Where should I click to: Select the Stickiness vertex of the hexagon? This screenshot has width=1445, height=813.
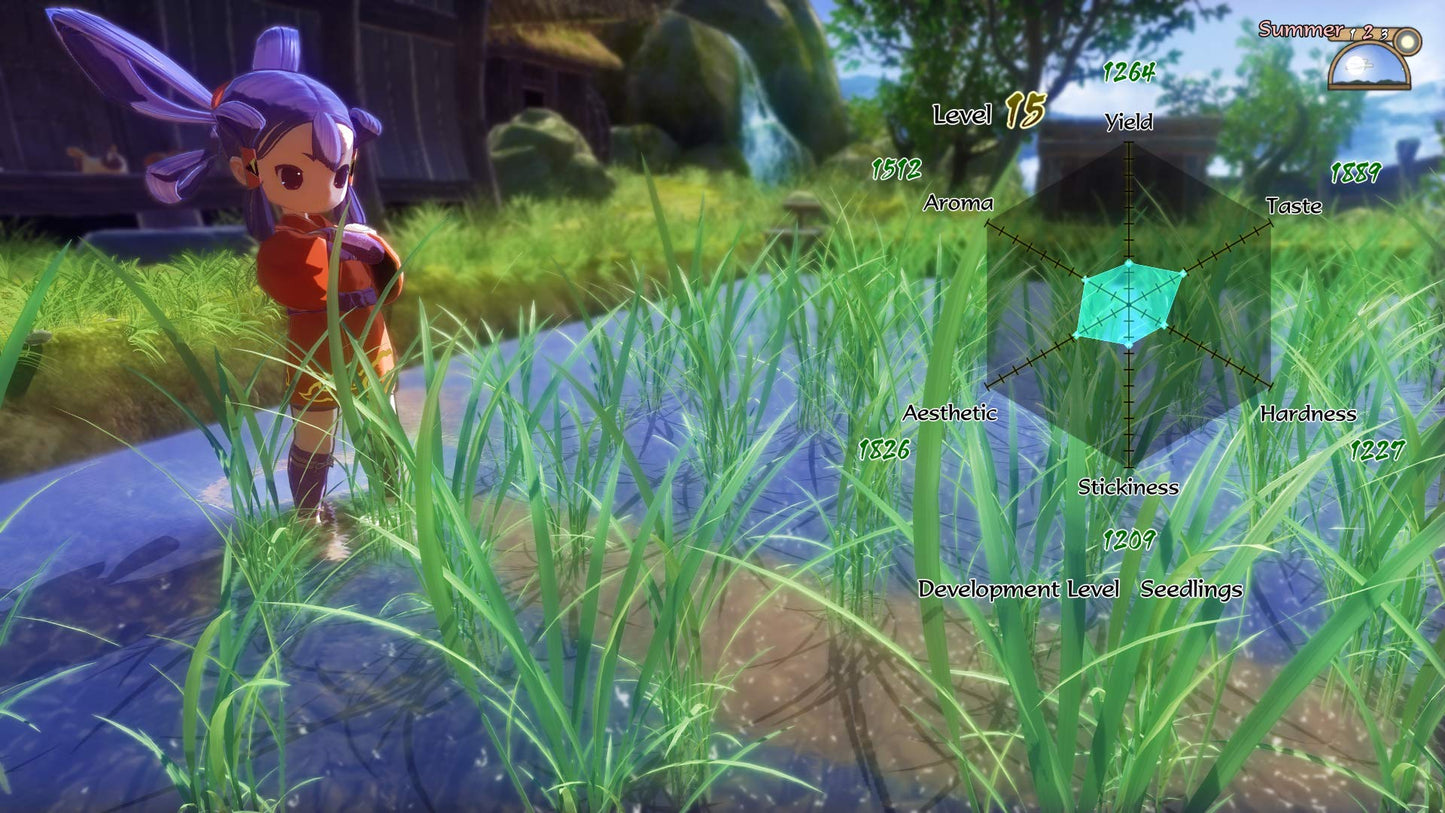1128,346
